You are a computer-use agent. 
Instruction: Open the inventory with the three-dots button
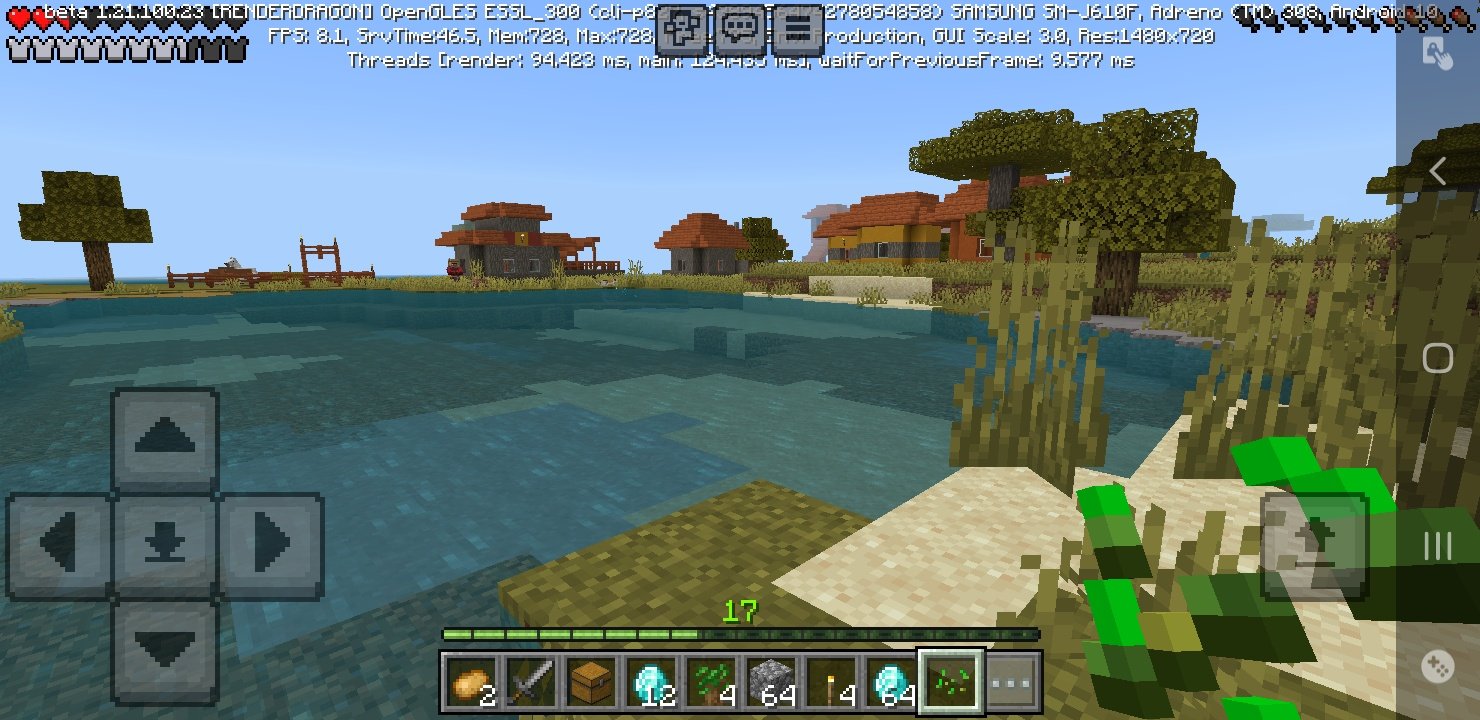click(x=1013, y=682)
